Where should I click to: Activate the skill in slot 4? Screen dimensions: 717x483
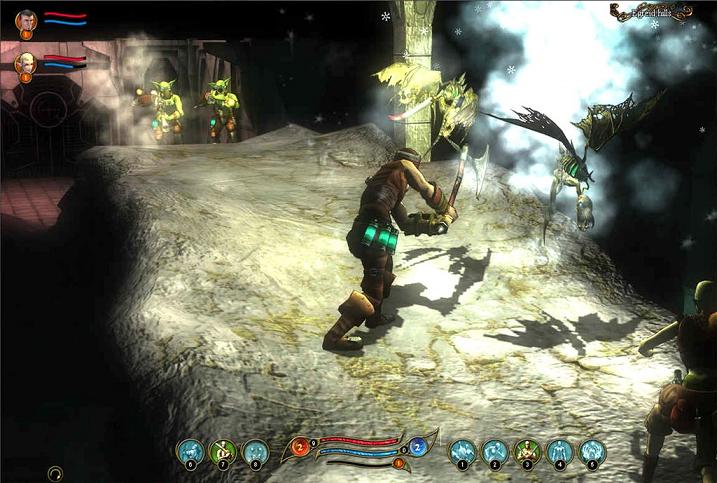(560, 452)
